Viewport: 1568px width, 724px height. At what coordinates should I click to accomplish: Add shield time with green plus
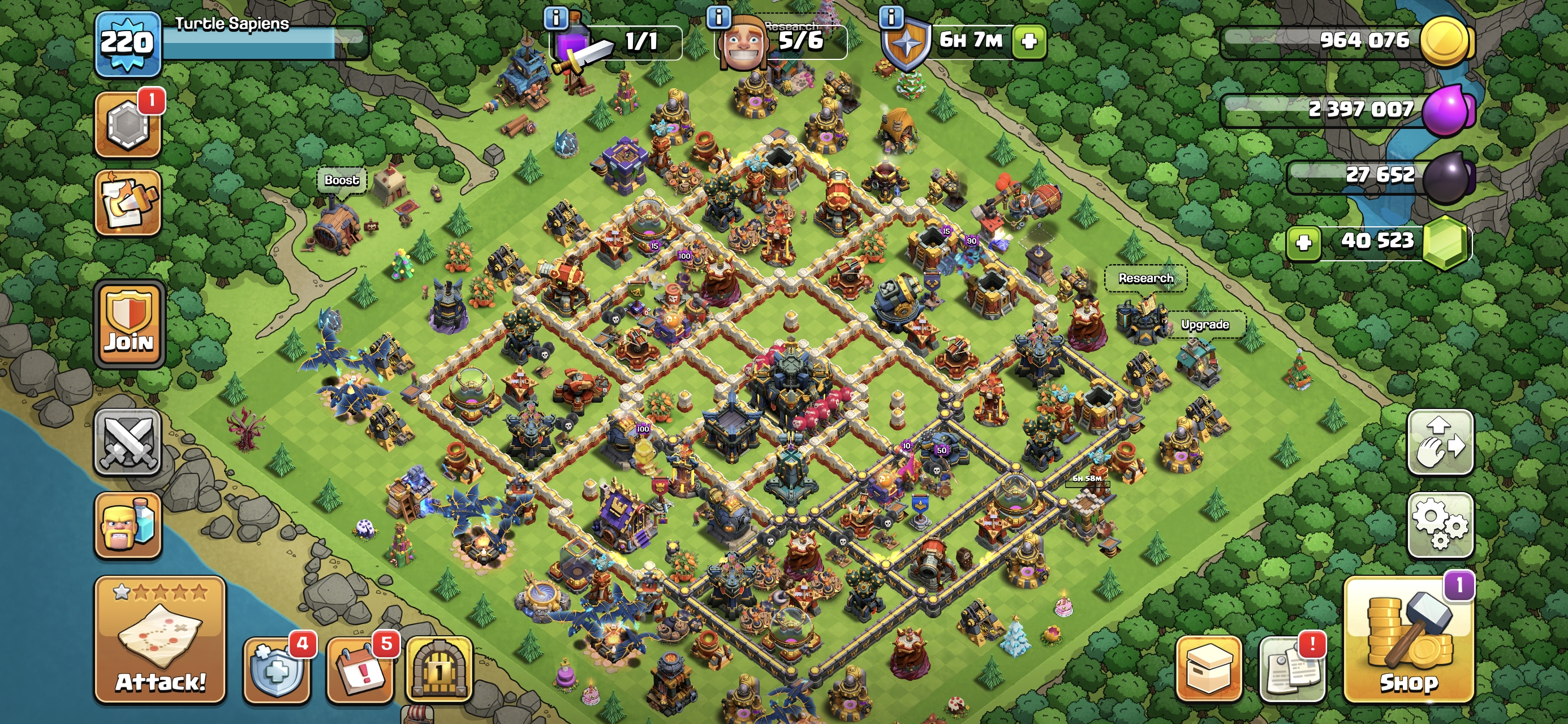[x=1029, y=41]
